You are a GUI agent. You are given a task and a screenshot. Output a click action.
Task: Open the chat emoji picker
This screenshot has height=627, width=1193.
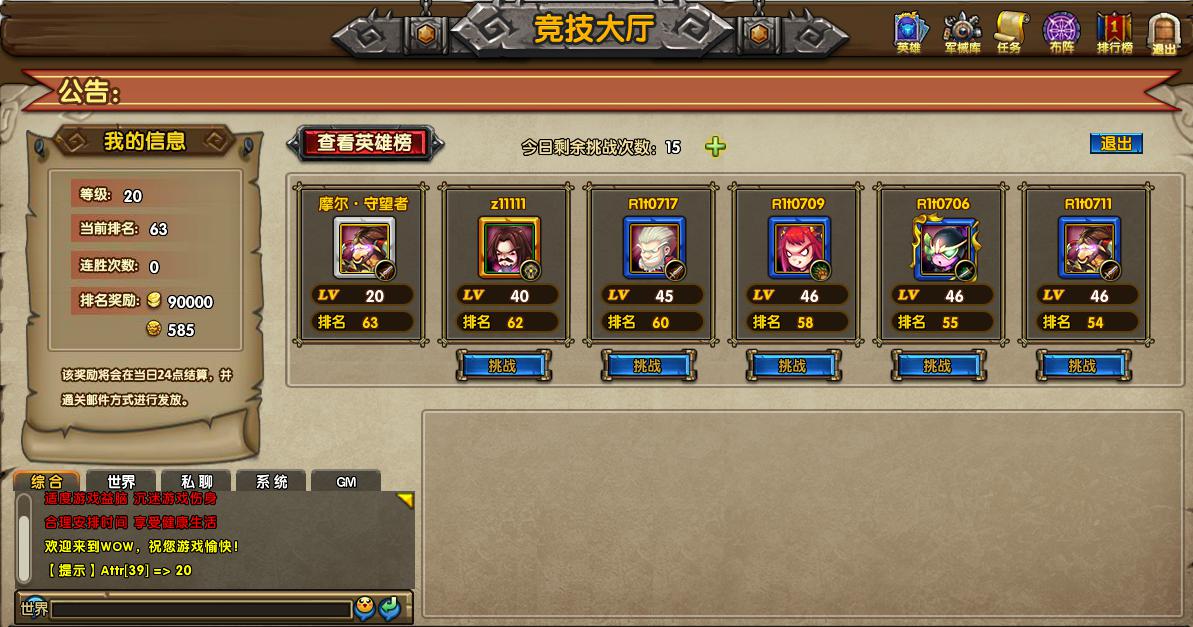[365, 608]
